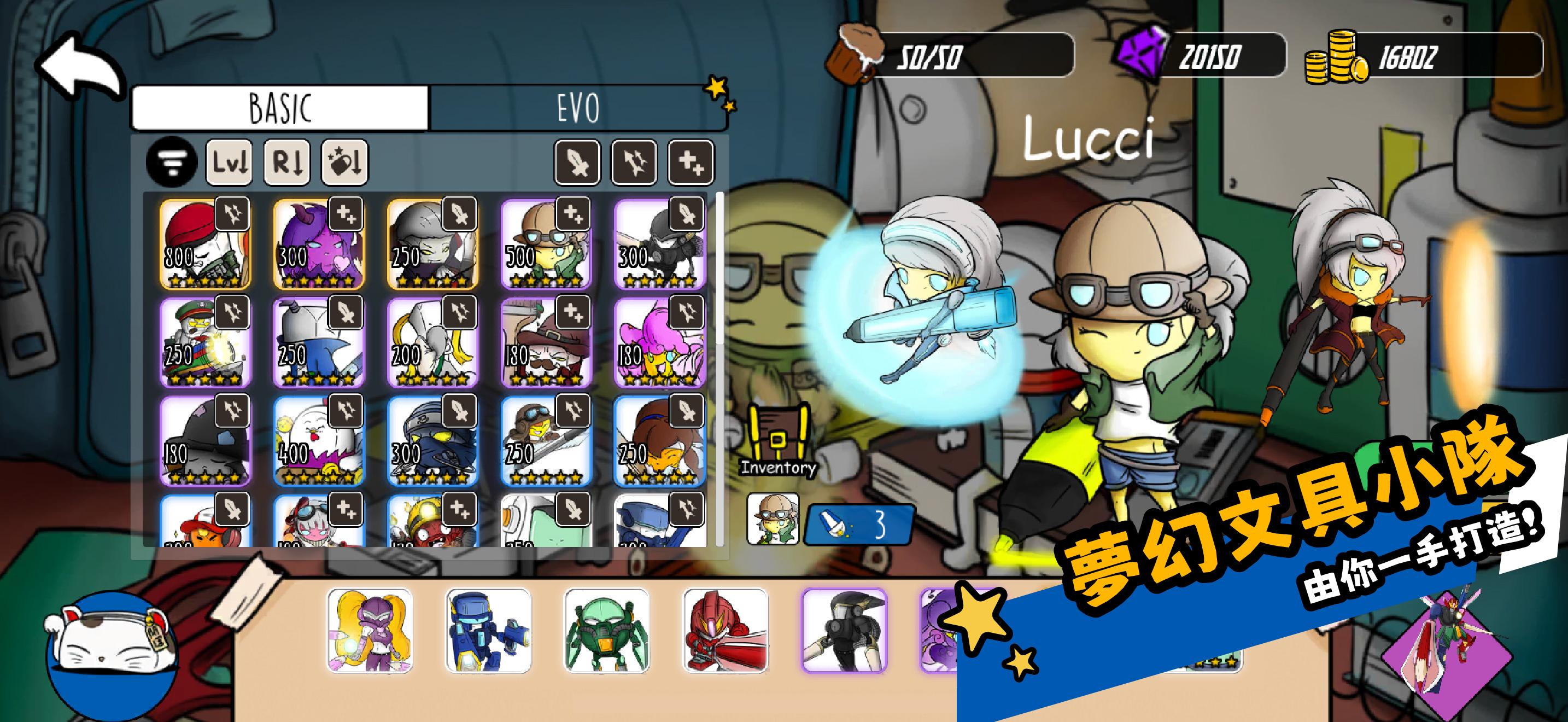The width and height of the screenshot is (1568, 722).
Task: Select the BASIC tab
Action: (x=280, y=108)
